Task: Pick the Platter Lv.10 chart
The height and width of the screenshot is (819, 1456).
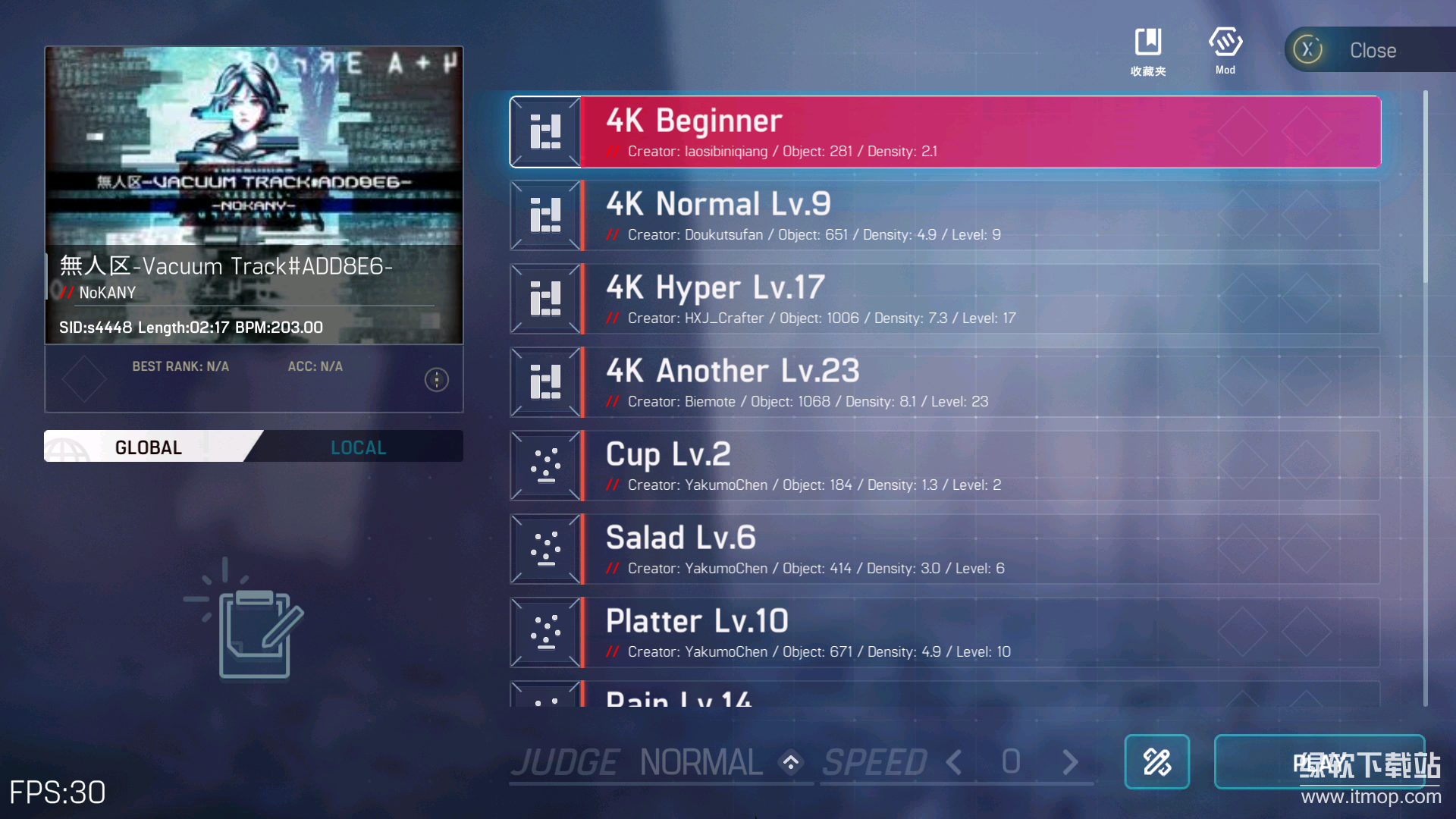Action: pos(944,632)
